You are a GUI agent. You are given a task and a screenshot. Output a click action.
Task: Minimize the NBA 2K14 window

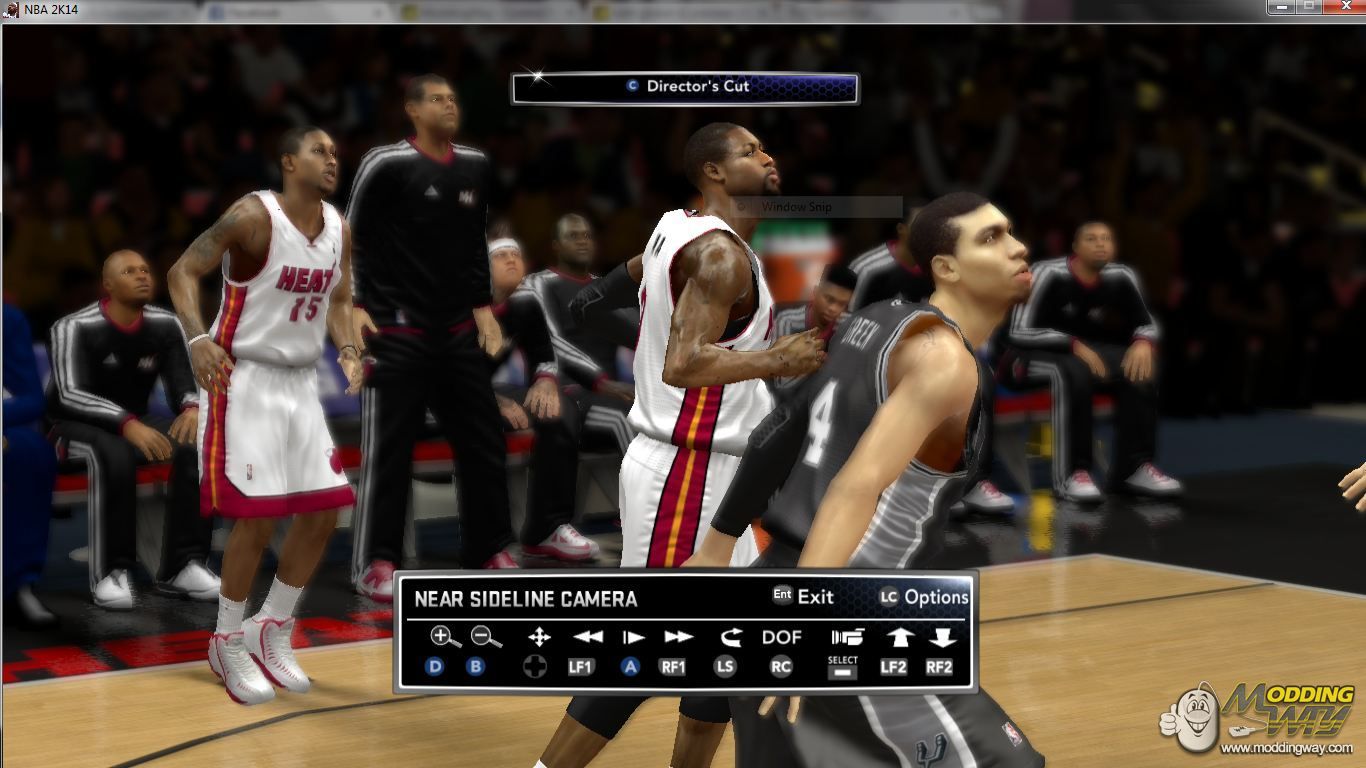pos(1282,7)
